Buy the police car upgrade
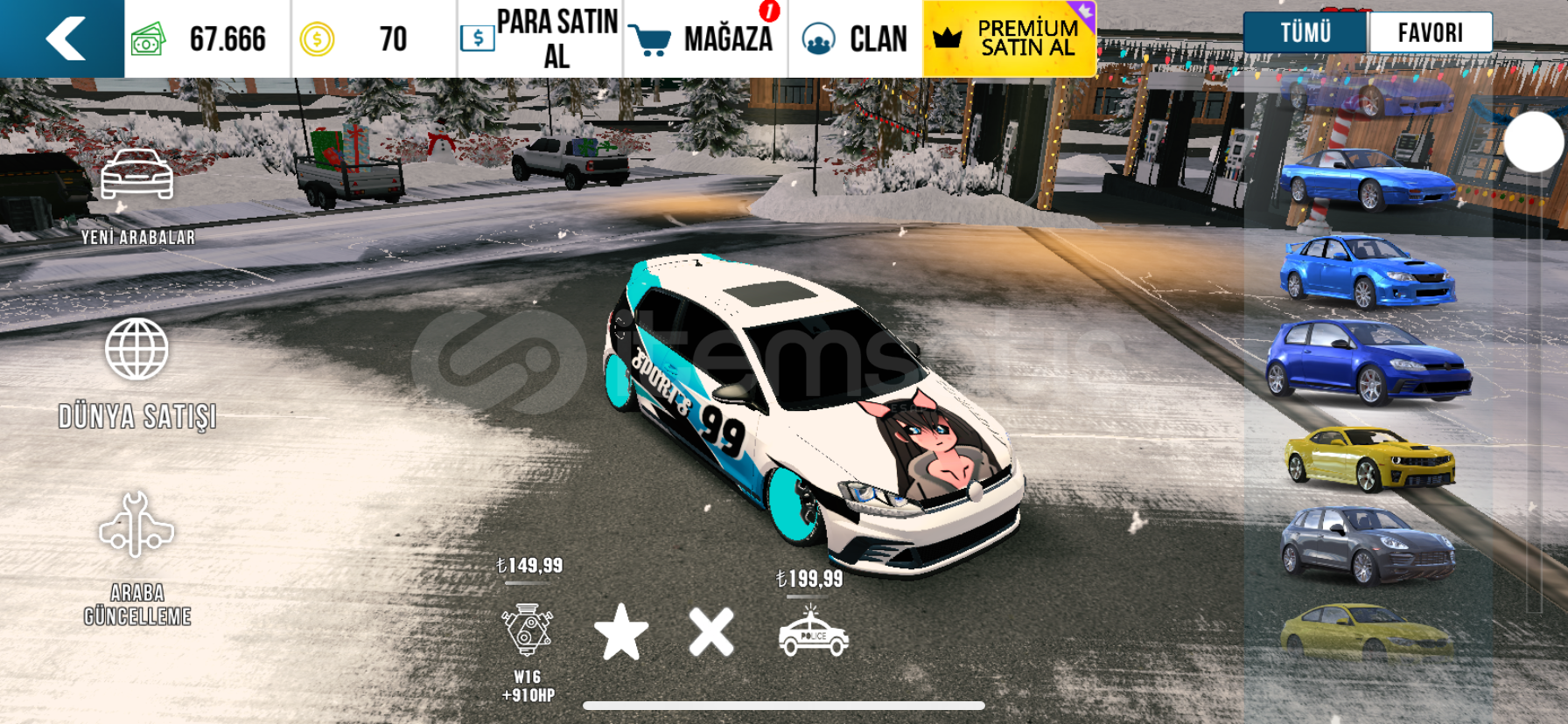This screenshot has height=724, width=1568. (x=813, y=633)
